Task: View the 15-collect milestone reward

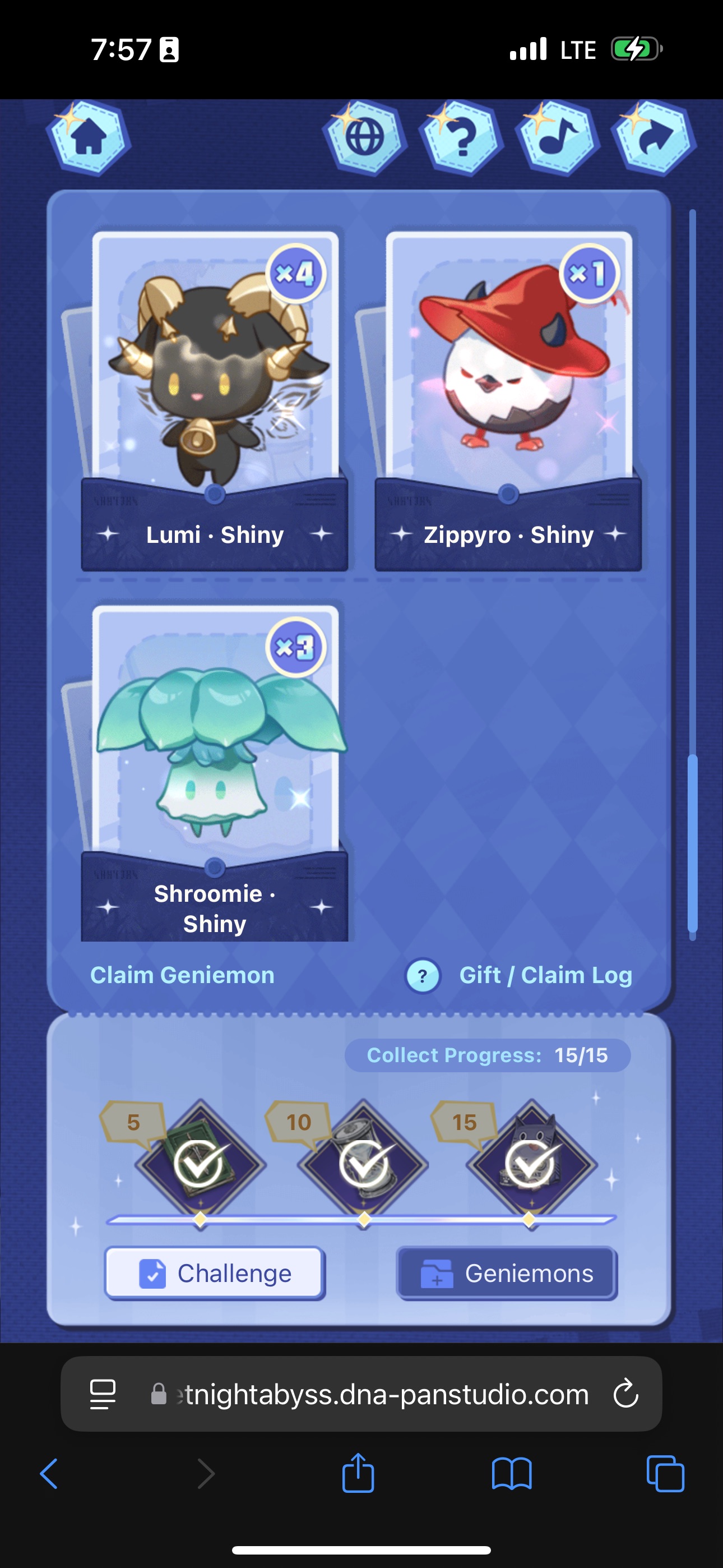Action: point(531,1164)
